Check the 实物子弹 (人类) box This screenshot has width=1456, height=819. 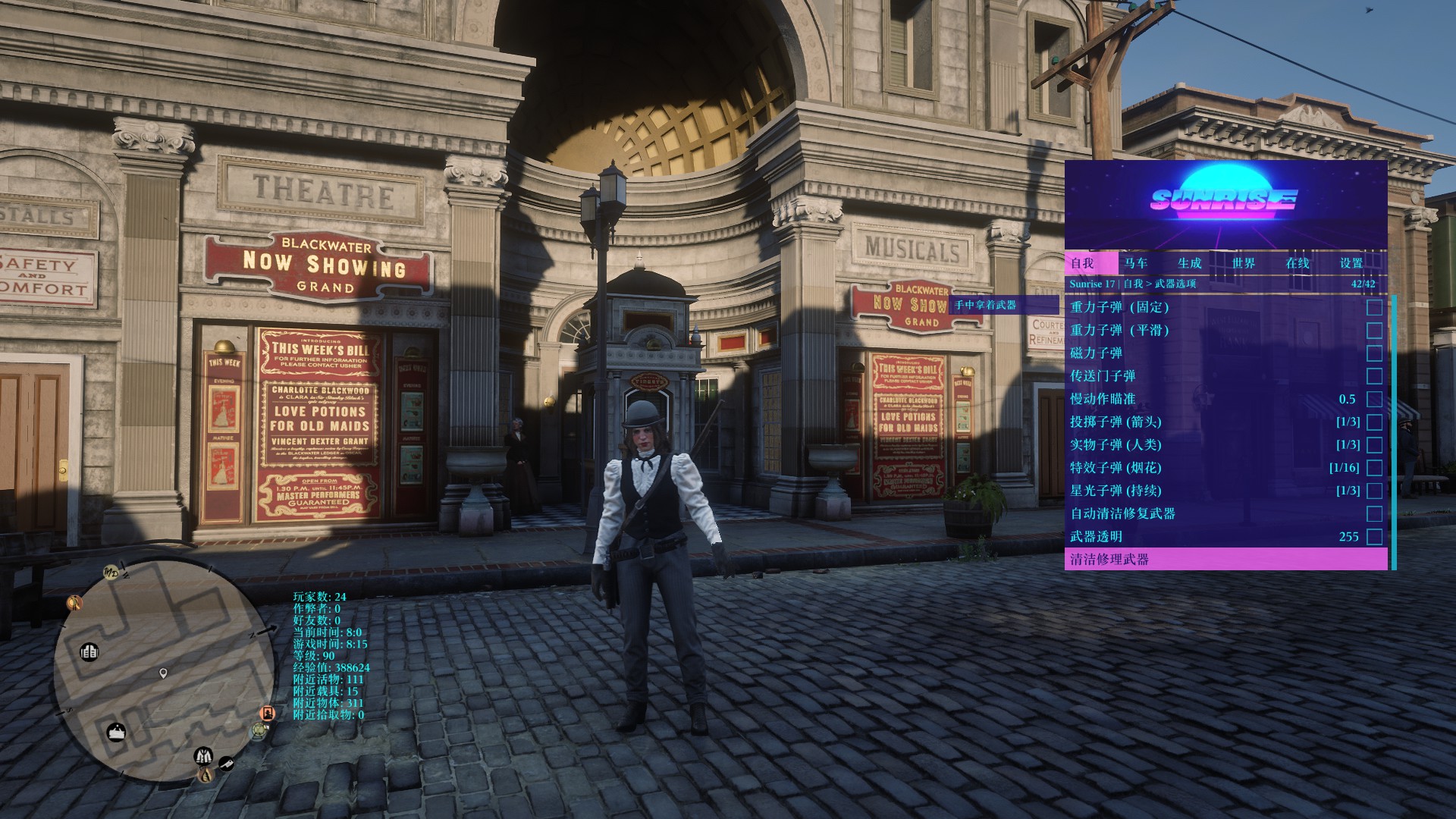[1374, 445]
